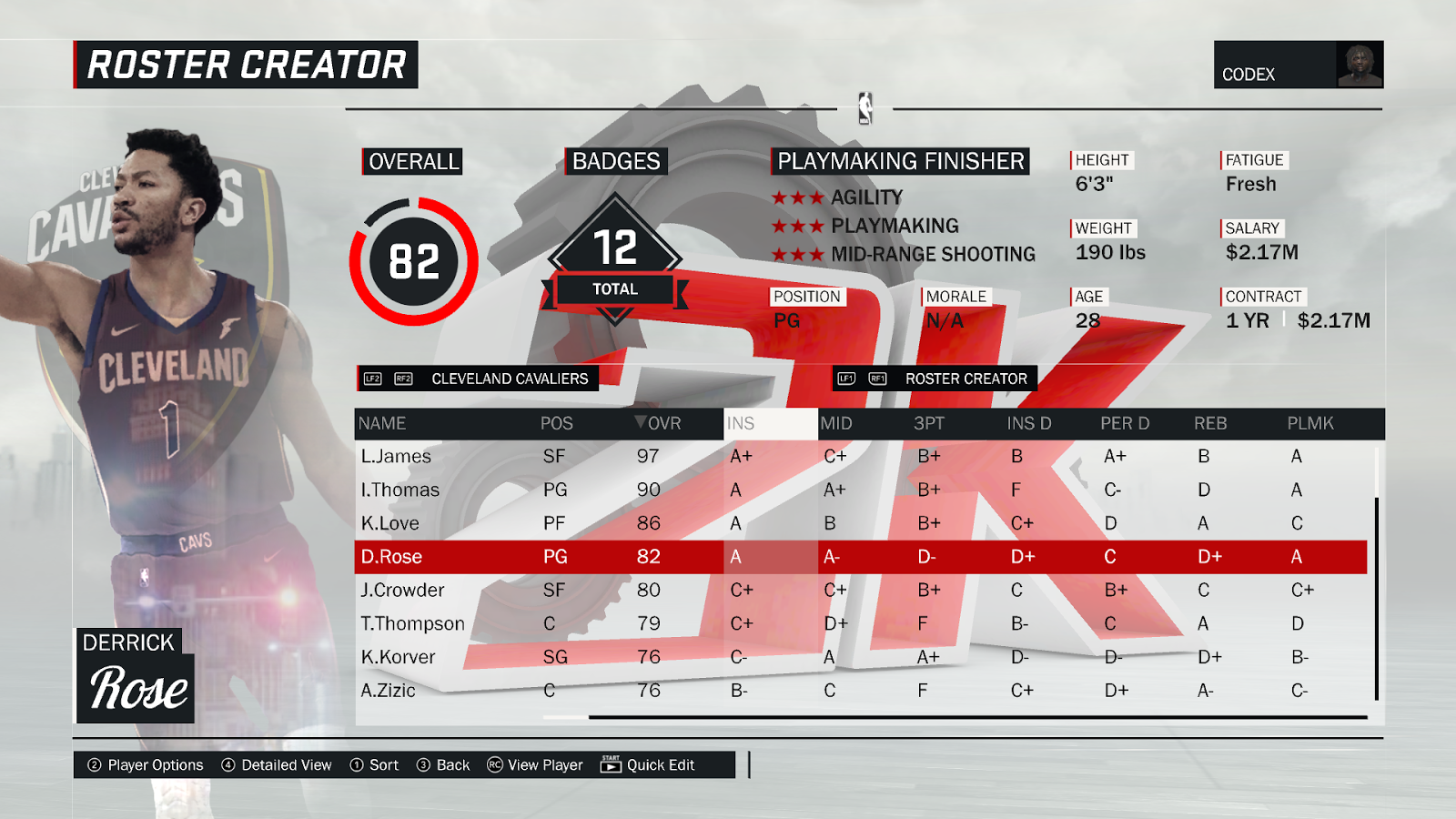Viewport: 1456px width, 819px height.
Task: Activate Detailed View
Action: click(285, 764)
